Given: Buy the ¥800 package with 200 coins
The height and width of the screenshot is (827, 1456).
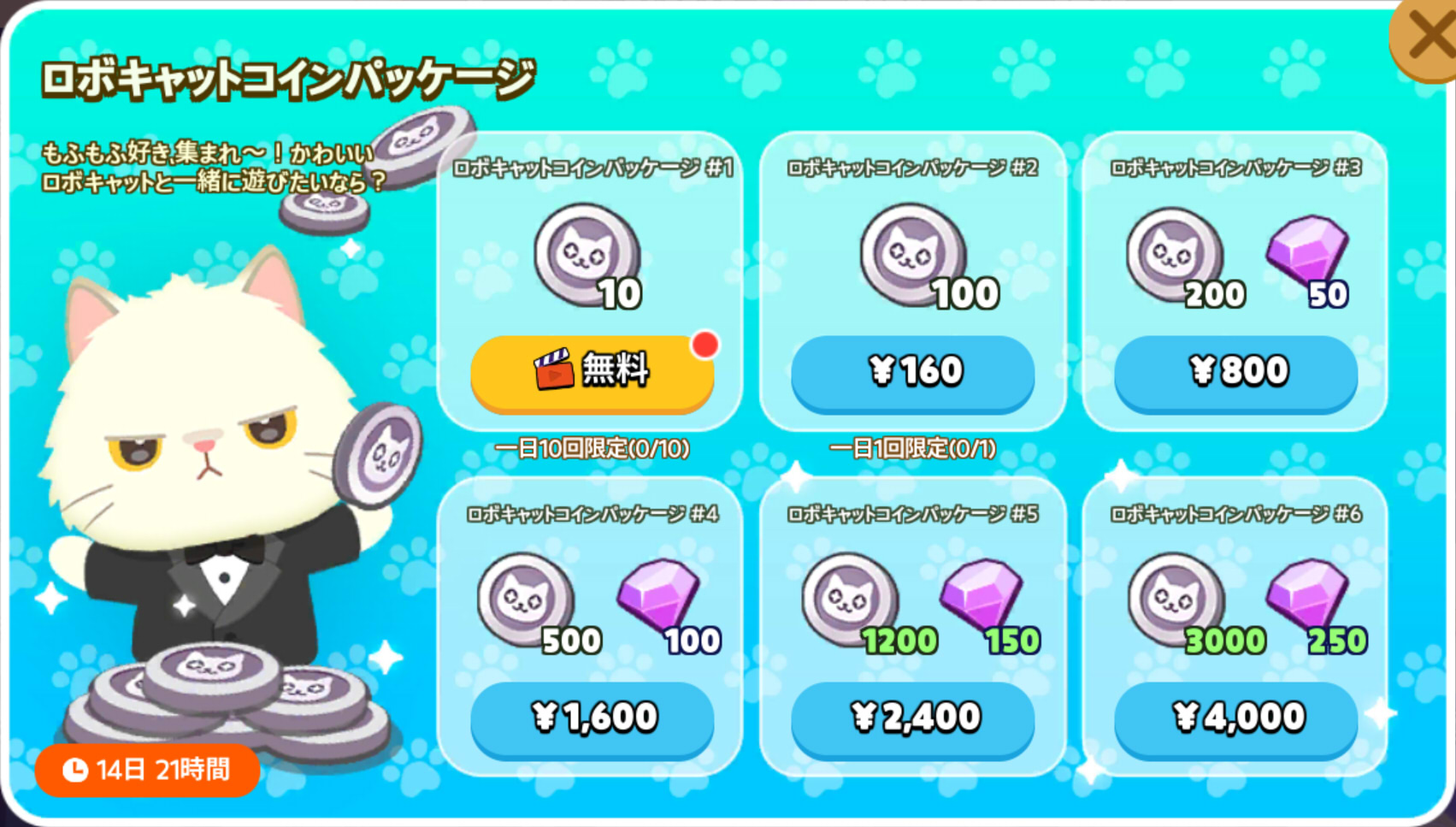Looking at the screenshot, I should coord(1234,370).
